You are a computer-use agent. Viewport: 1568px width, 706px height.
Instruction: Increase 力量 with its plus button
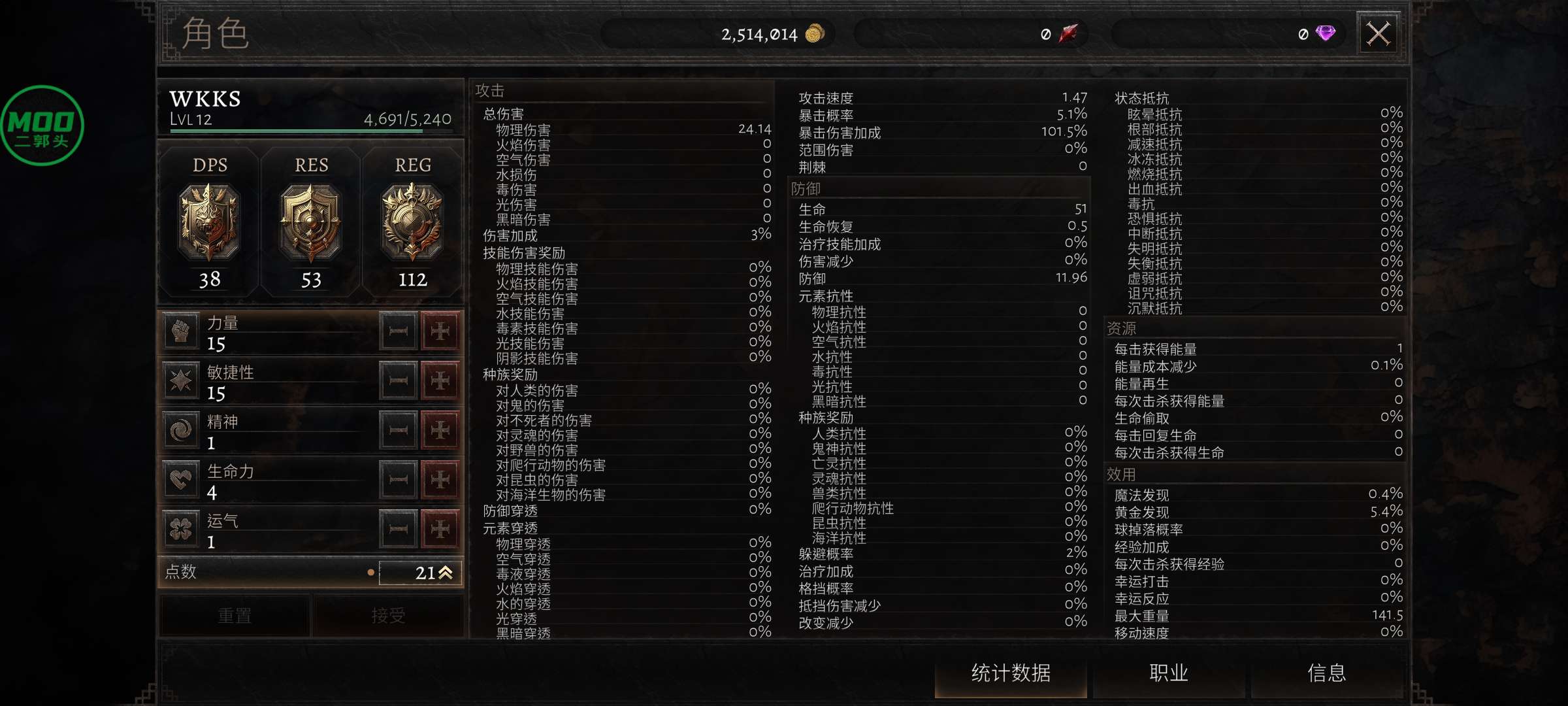click(x=442, y=331)
